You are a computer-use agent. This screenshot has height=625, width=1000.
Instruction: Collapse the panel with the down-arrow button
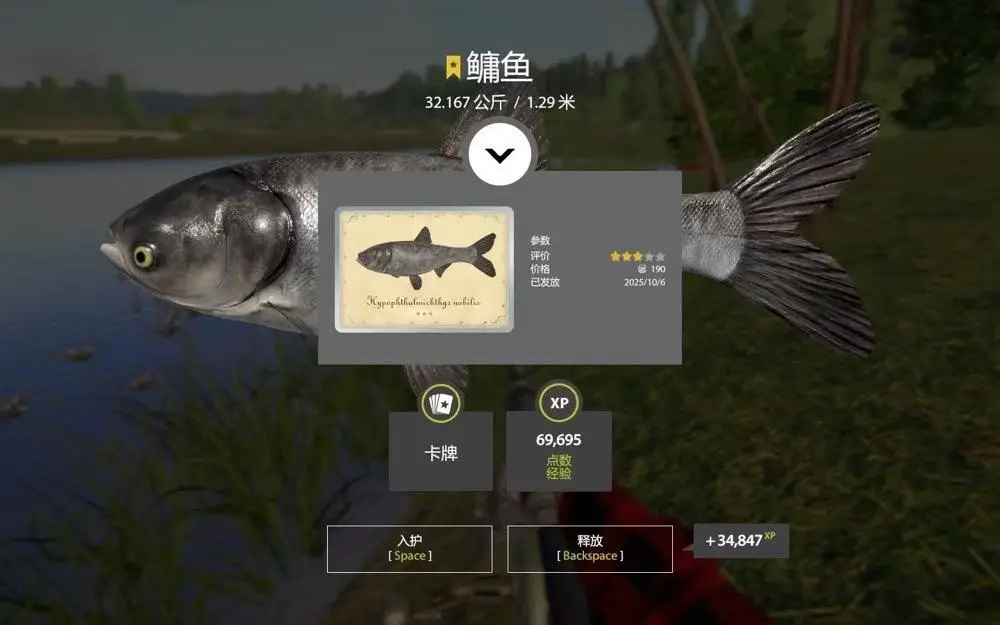click(502, 155)
